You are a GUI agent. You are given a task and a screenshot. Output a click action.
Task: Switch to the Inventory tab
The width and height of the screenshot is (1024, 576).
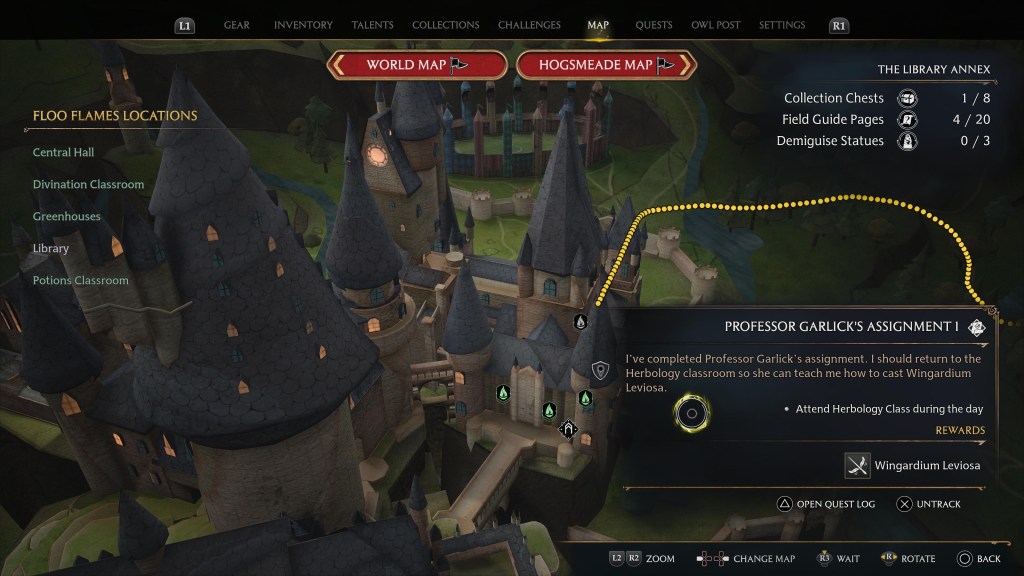point(303,25)
